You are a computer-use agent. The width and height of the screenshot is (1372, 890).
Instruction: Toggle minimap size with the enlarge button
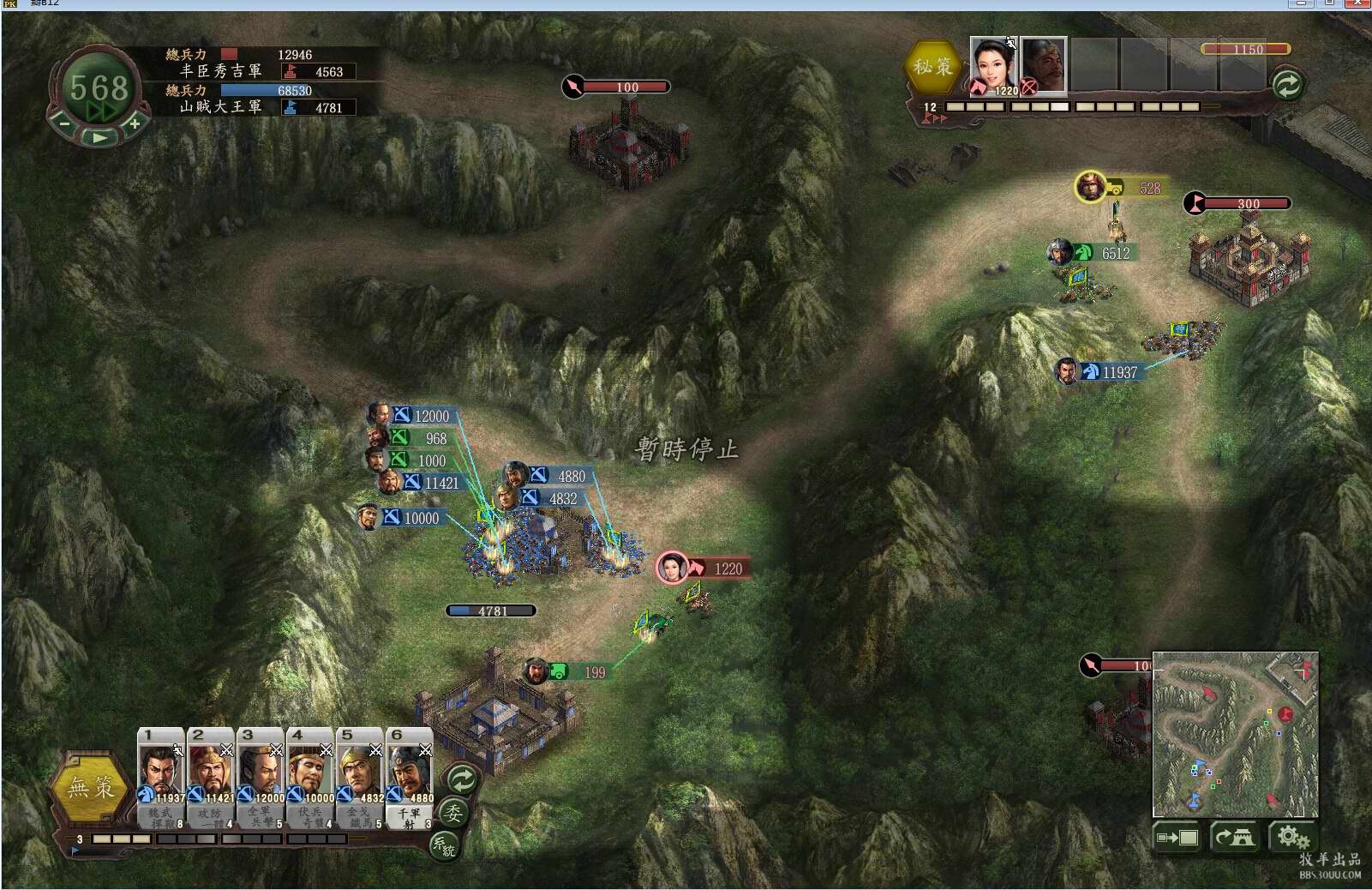coord(1177,837)
